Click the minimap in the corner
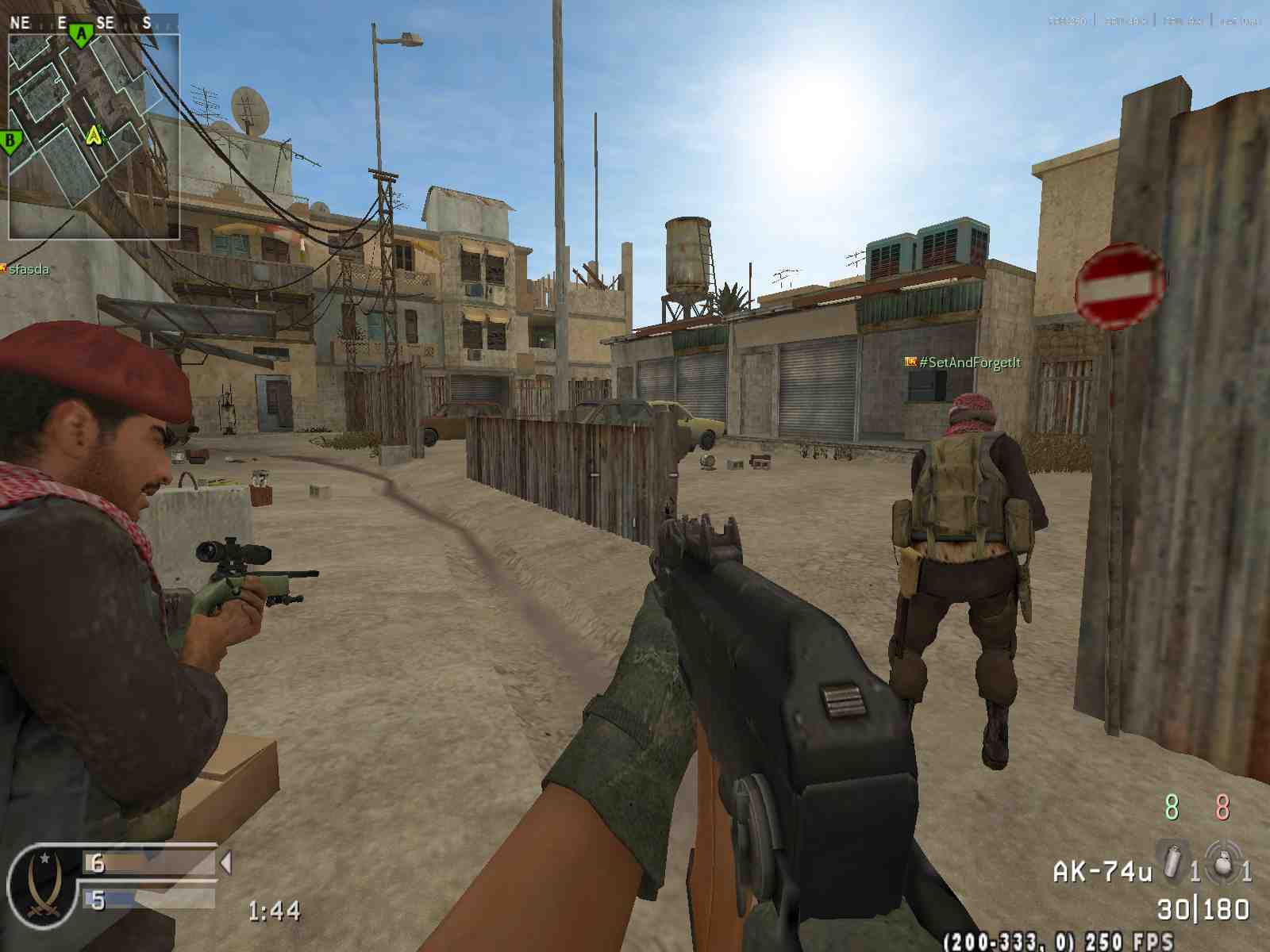The image size is (1270, 952). tap(94, 135)
